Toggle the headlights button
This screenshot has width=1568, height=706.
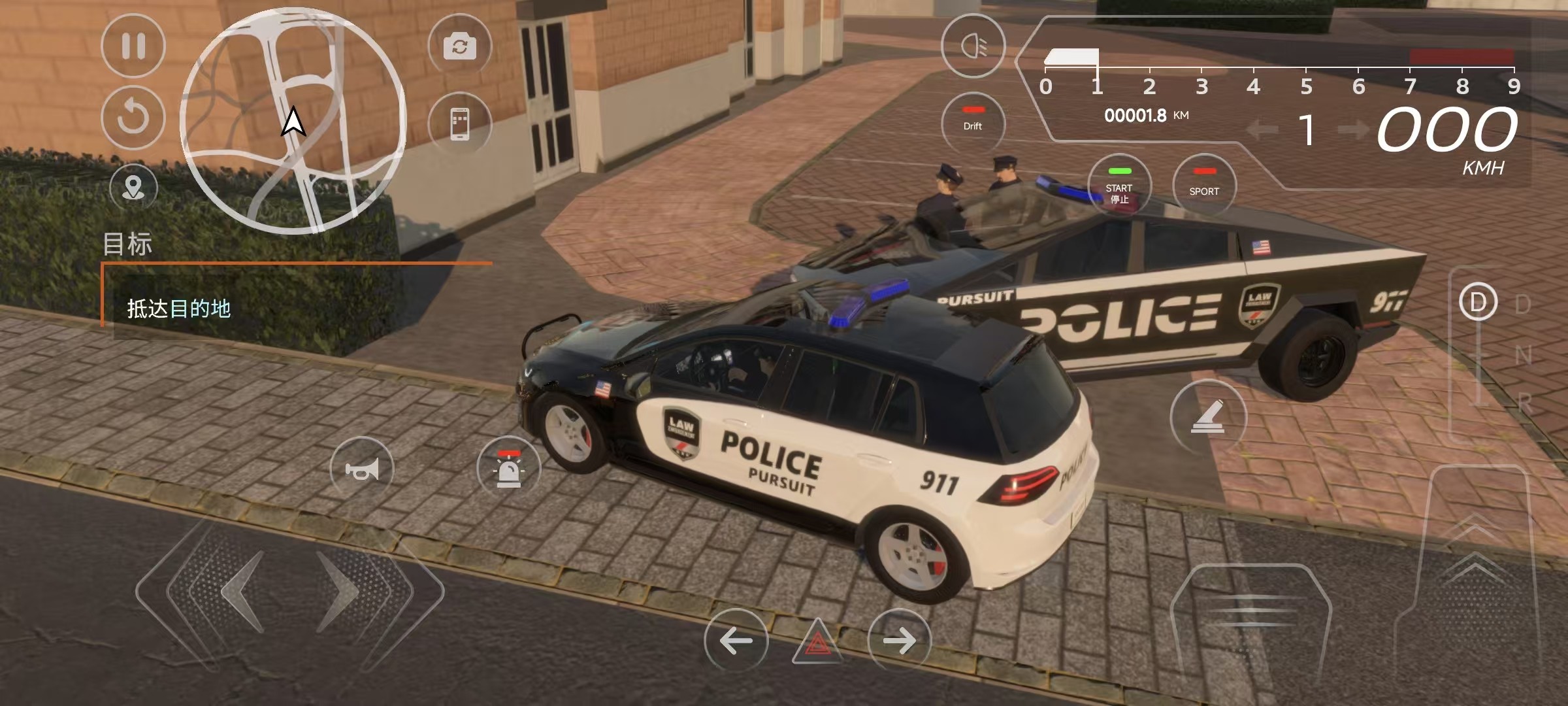(973, 46)
